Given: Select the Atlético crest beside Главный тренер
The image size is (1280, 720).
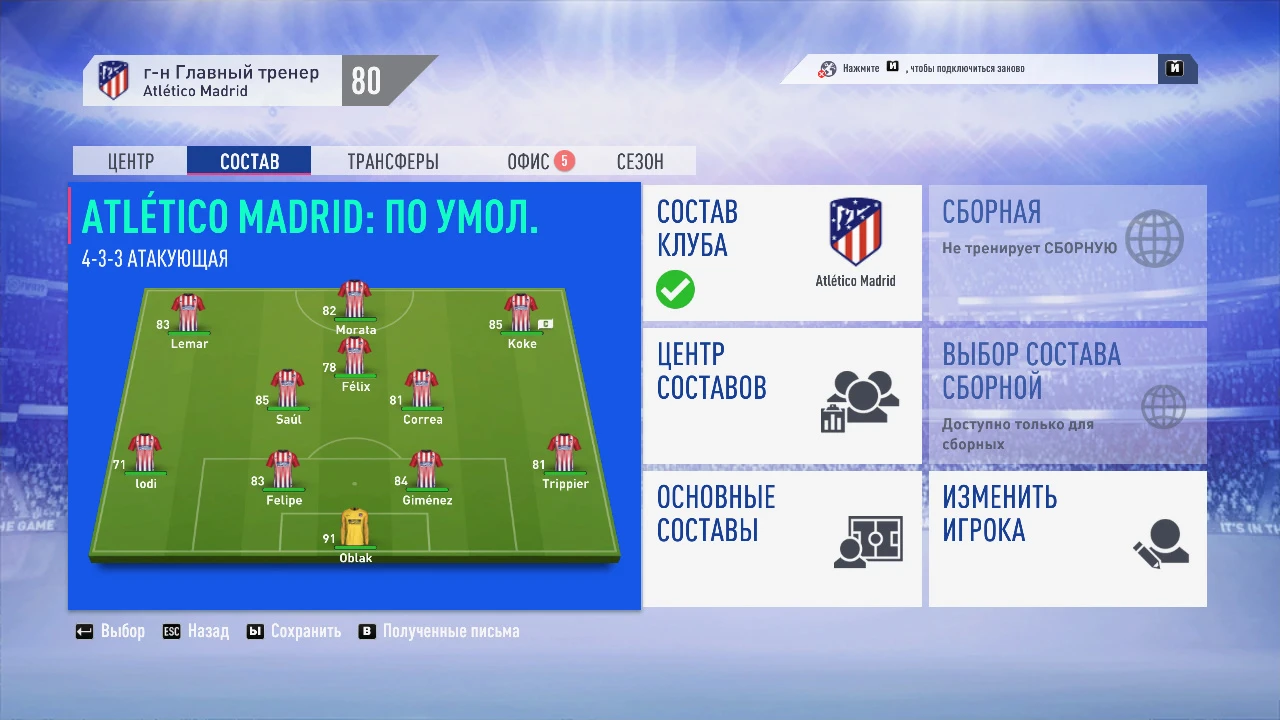Looking at the screenshot, I should click(113, 80).
